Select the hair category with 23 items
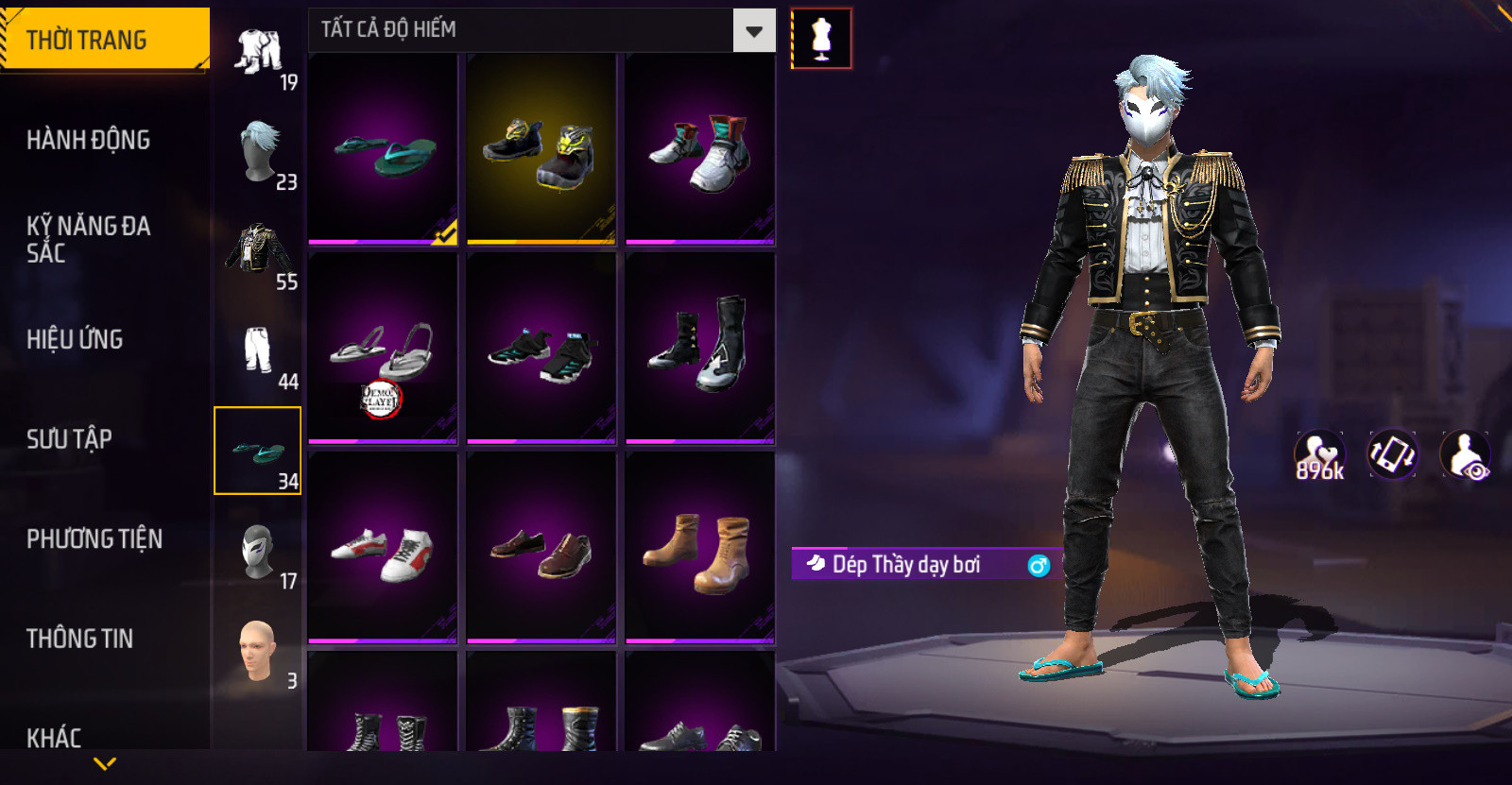 click(258, 152)
